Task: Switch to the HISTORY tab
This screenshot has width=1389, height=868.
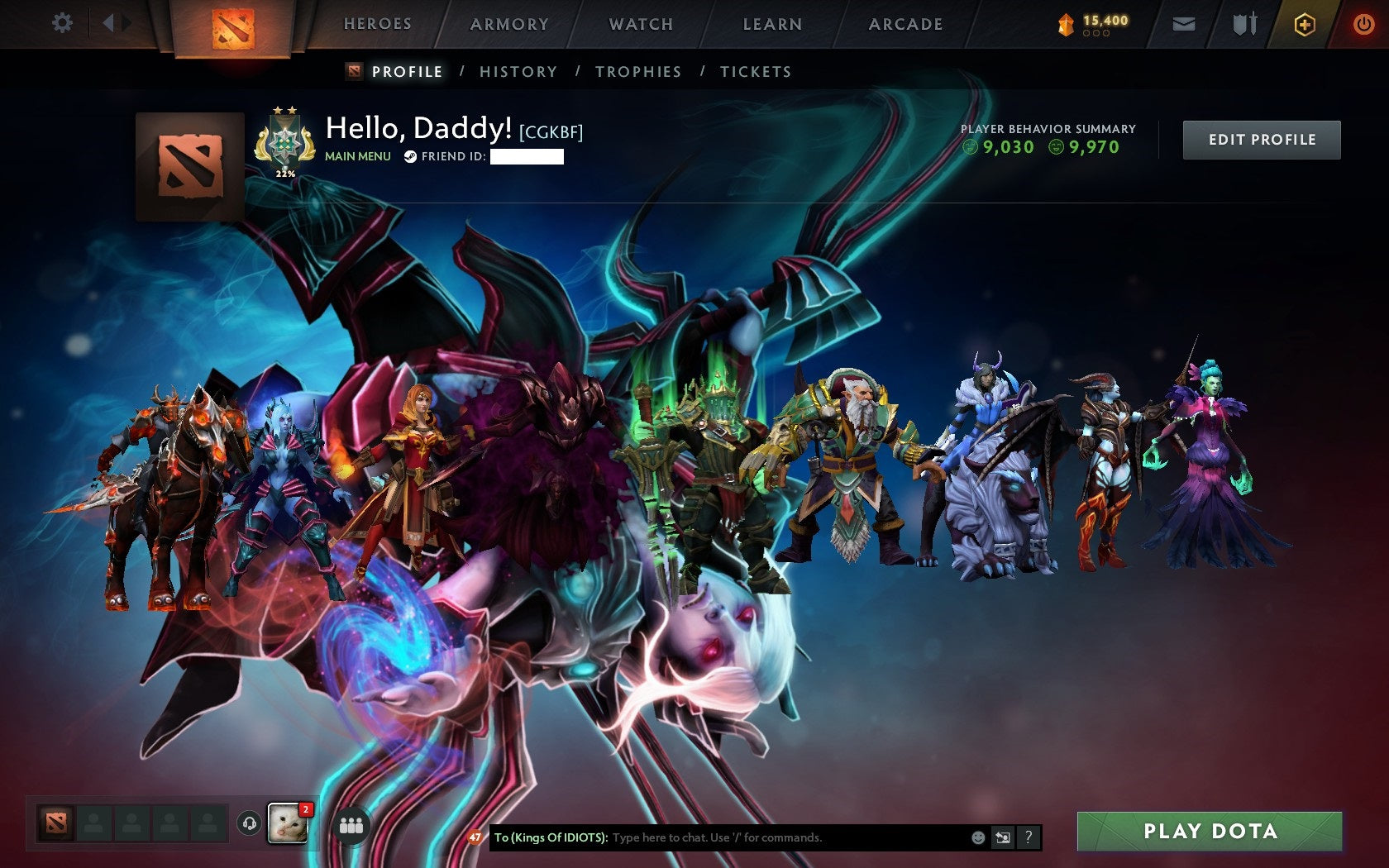Action: [517, 72]
